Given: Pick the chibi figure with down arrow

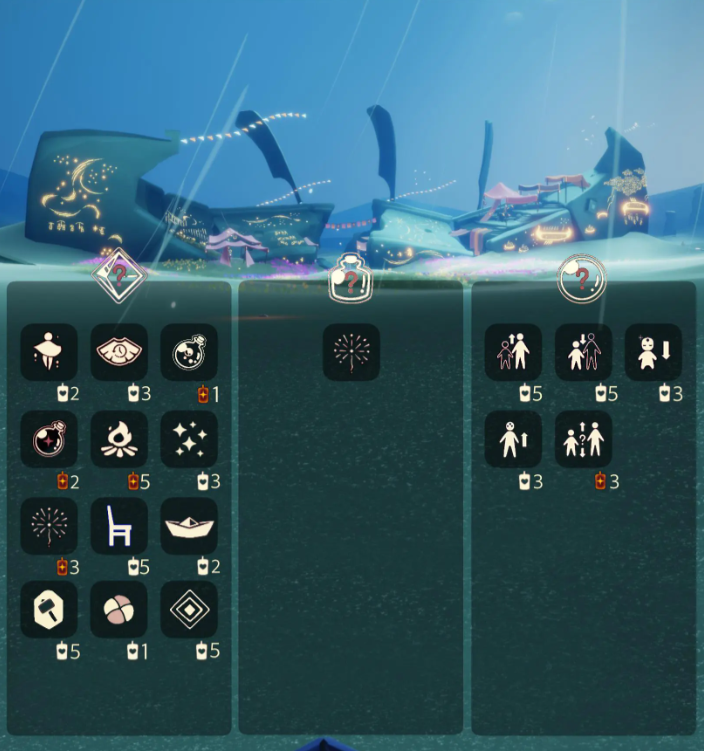Looking at the screenshot, I should [653, 352].
